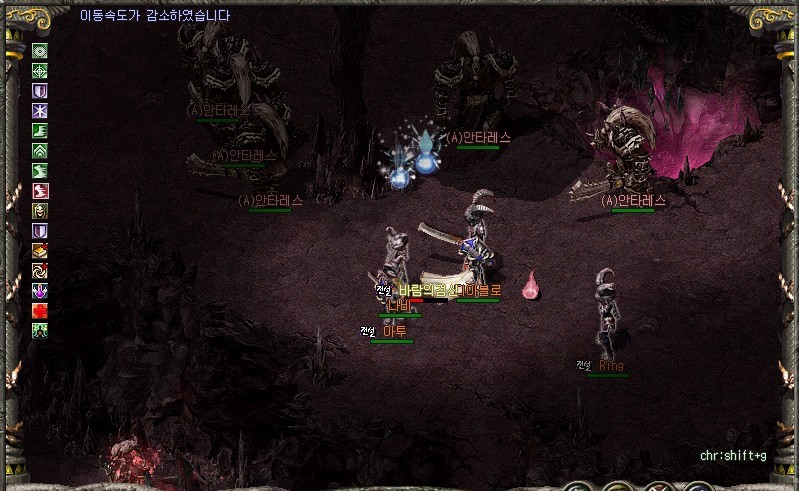The height and width of the screenshot is (491, 799).
Task: Click the red boot slow debuff icon
Action: point(40,190)
